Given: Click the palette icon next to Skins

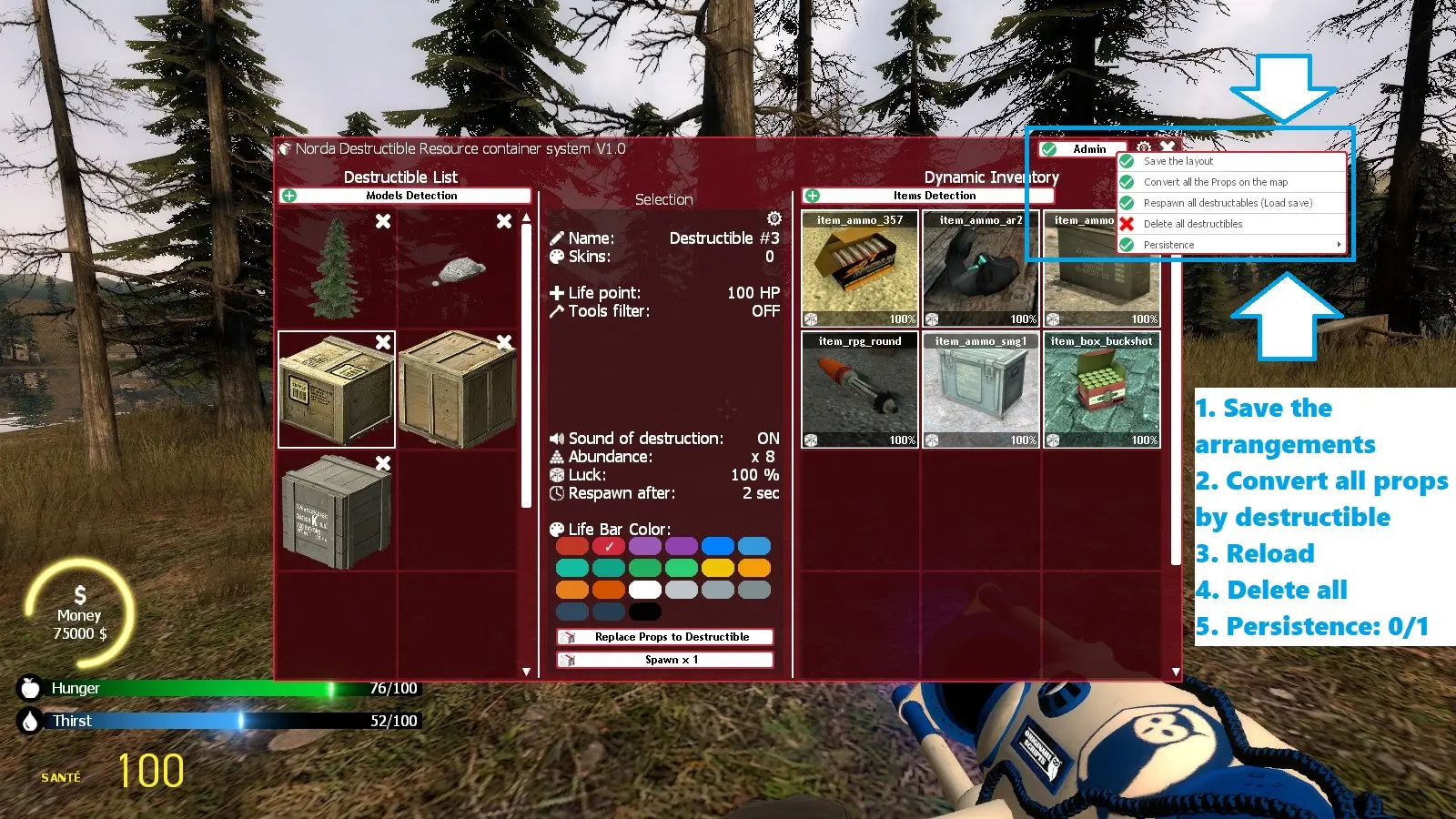Looking at the screenshot, I should point(557,257).
